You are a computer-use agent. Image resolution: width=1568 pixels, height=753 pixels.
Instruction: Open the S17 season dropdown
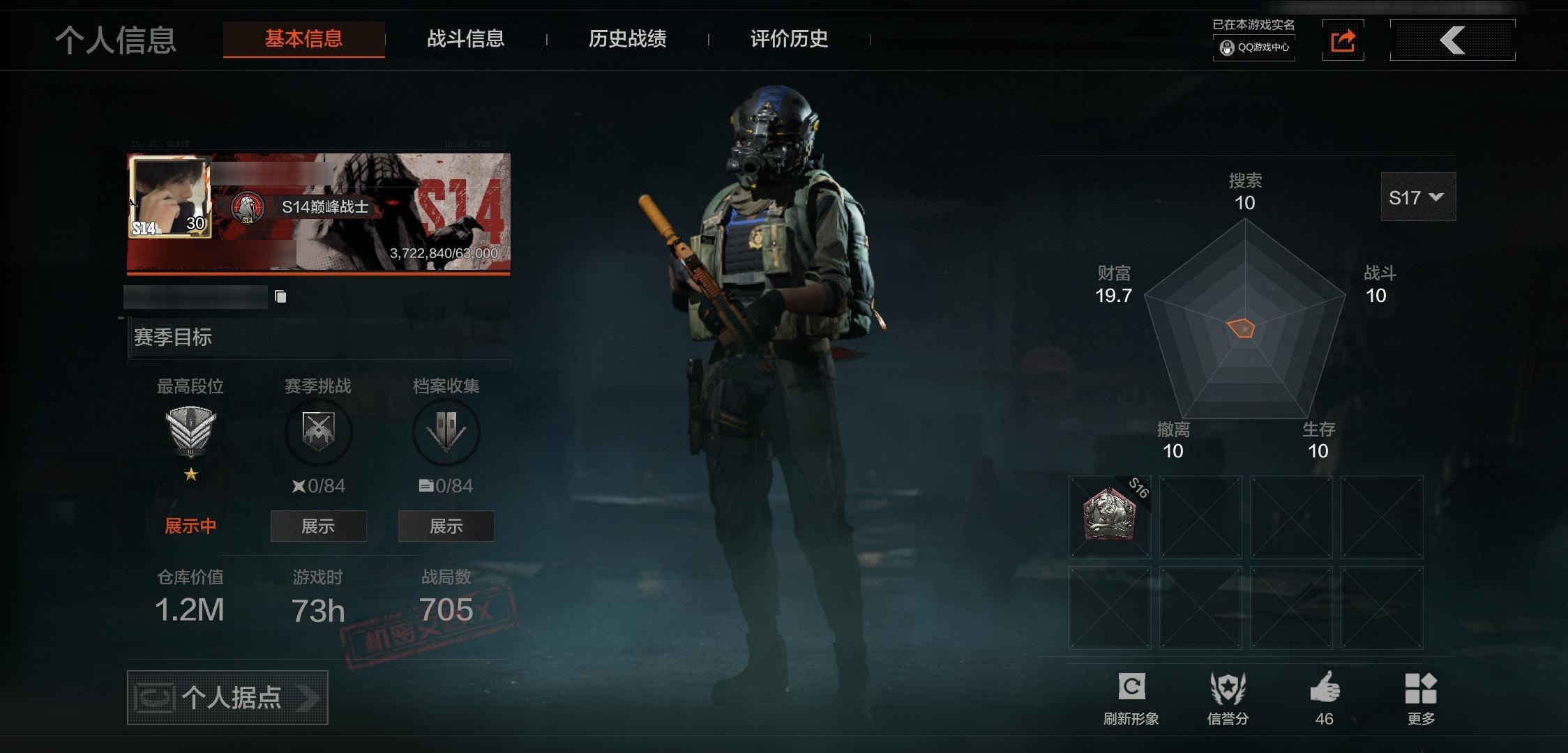(1417, 197)
